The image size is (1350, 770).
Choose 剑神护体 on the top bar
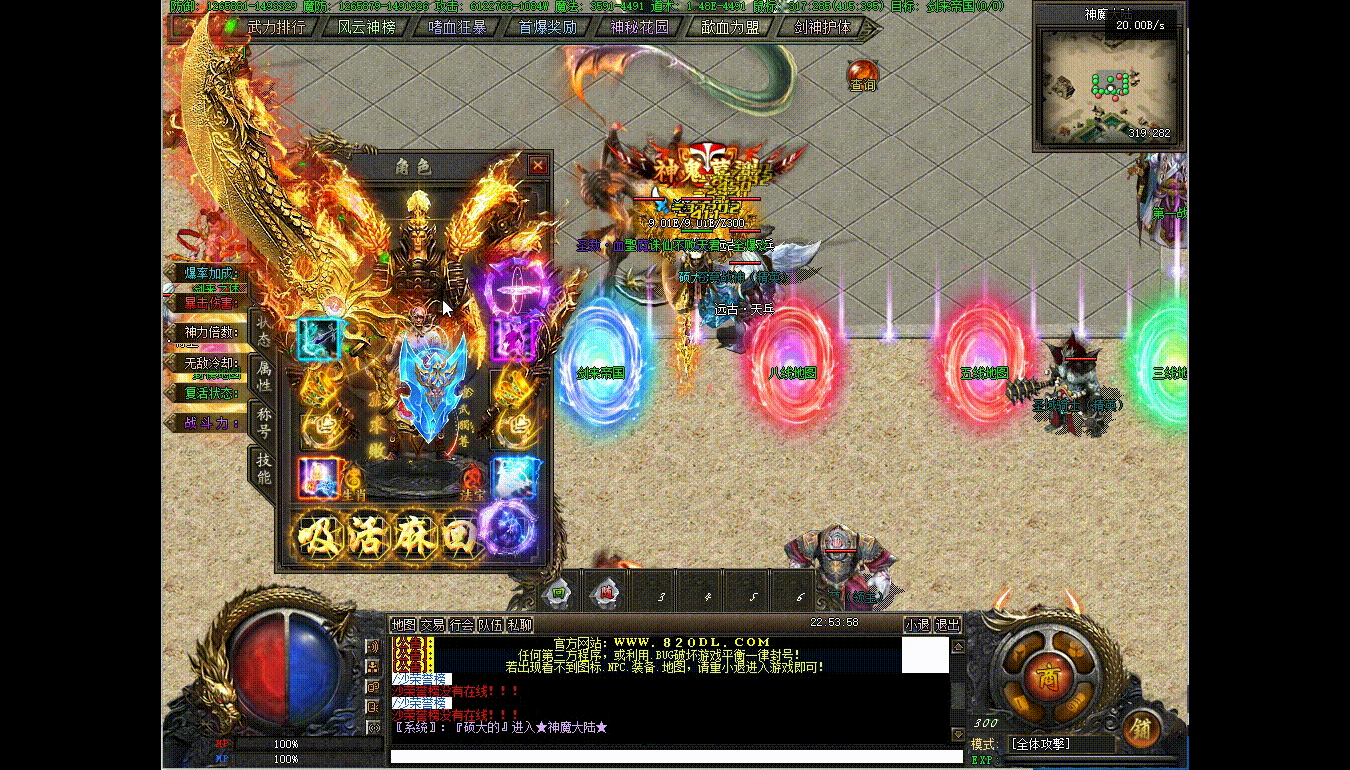point(822,28)
